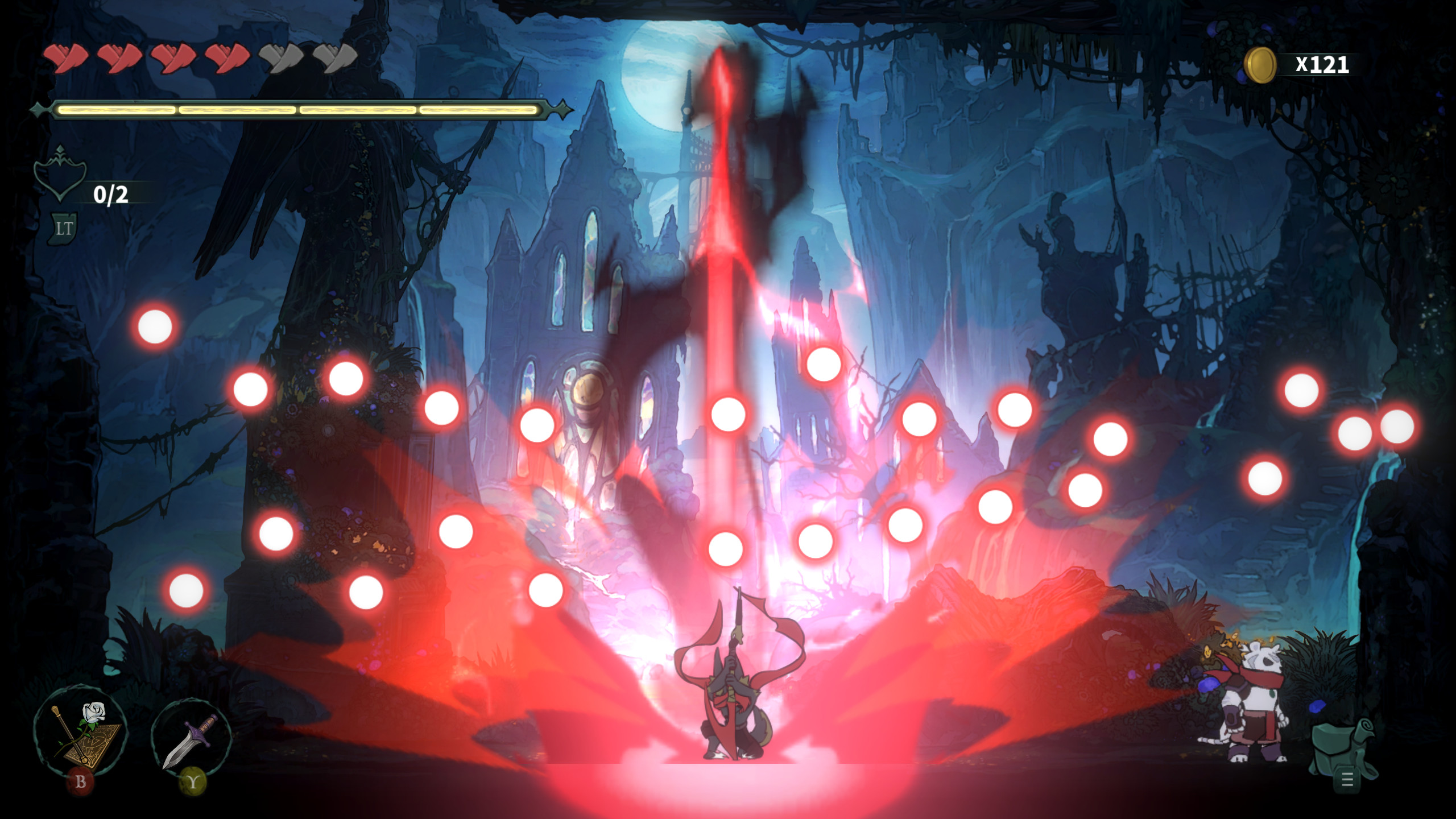Click the first red health heart
The image size is (1456, 819).
point(65,57)
